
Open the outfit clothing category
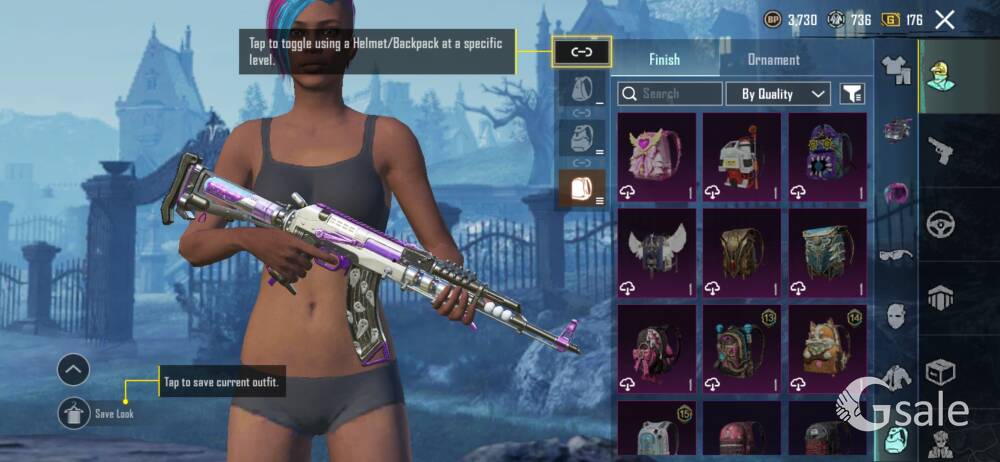(895, 69)
